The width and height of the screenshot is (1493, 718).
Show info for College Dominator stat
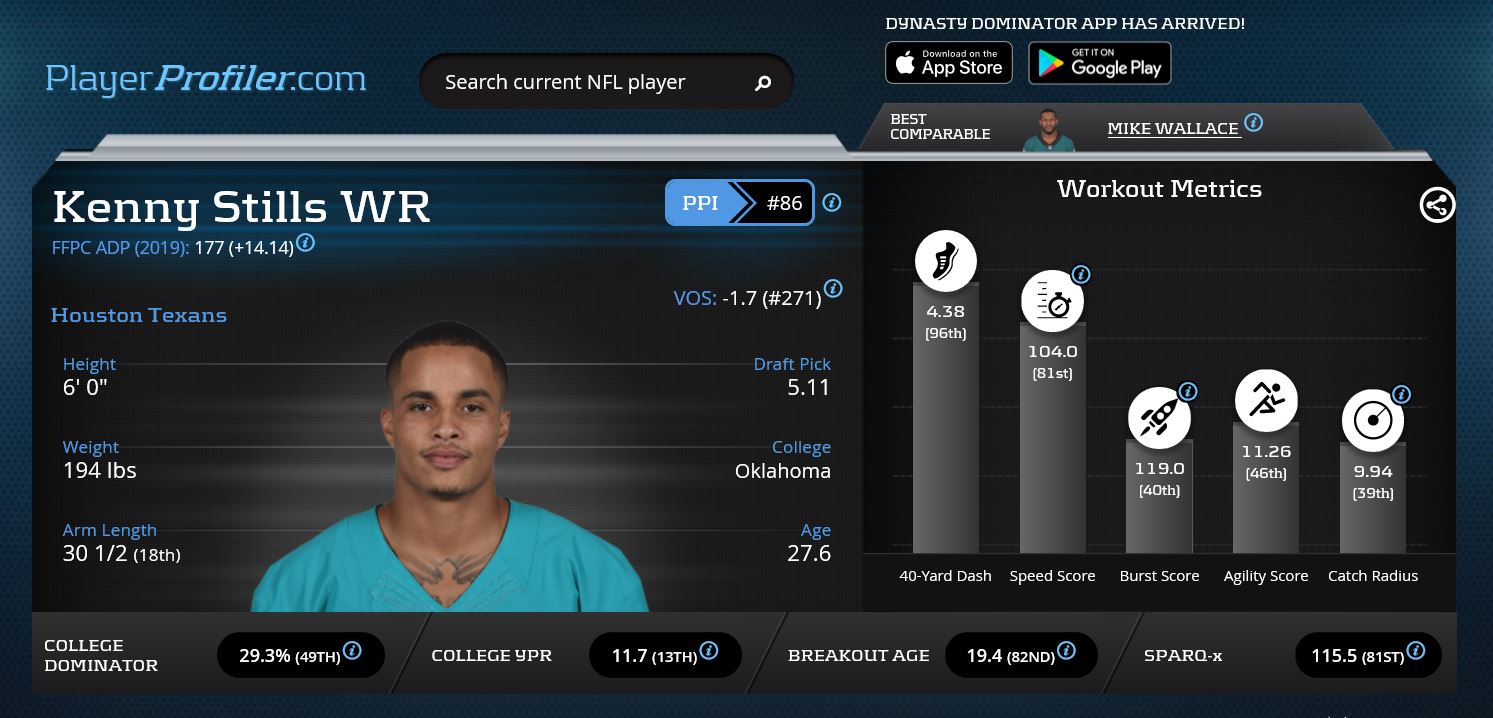pos(352,651)
